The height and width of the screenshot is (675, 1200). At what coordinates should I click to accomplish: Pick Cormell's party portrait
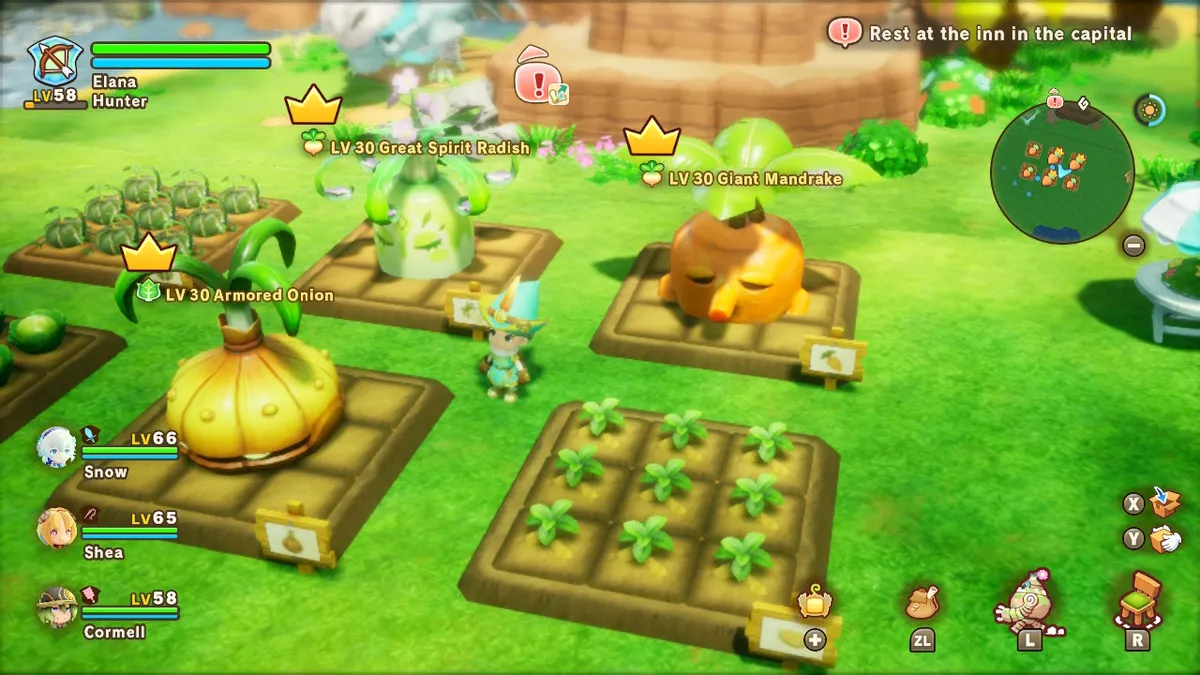pyautogui.click(x=57, y=607)
